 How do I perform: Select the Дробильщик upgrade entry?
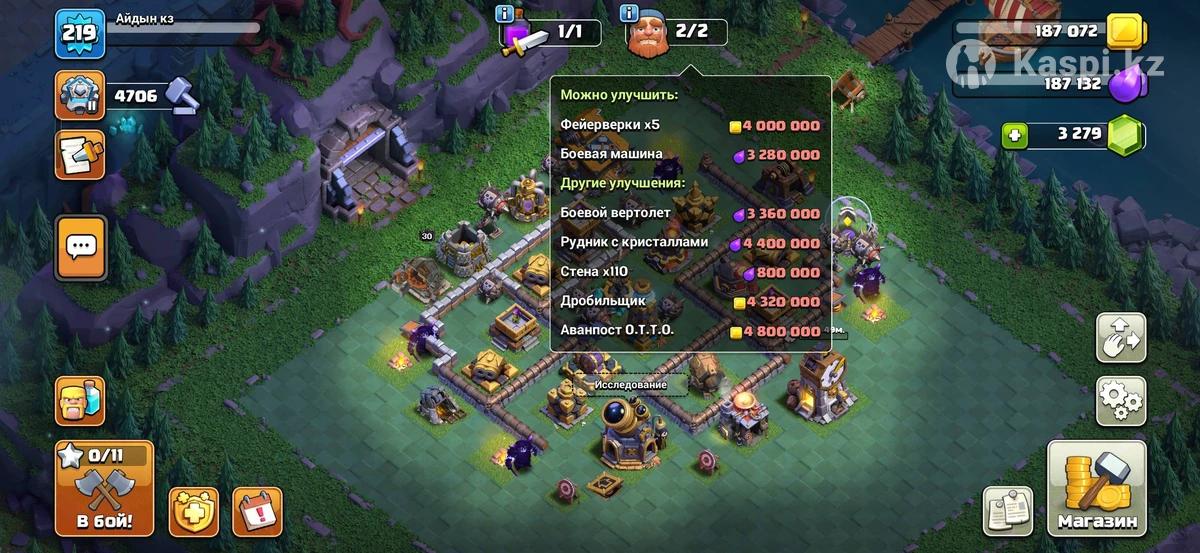(690, 301)
